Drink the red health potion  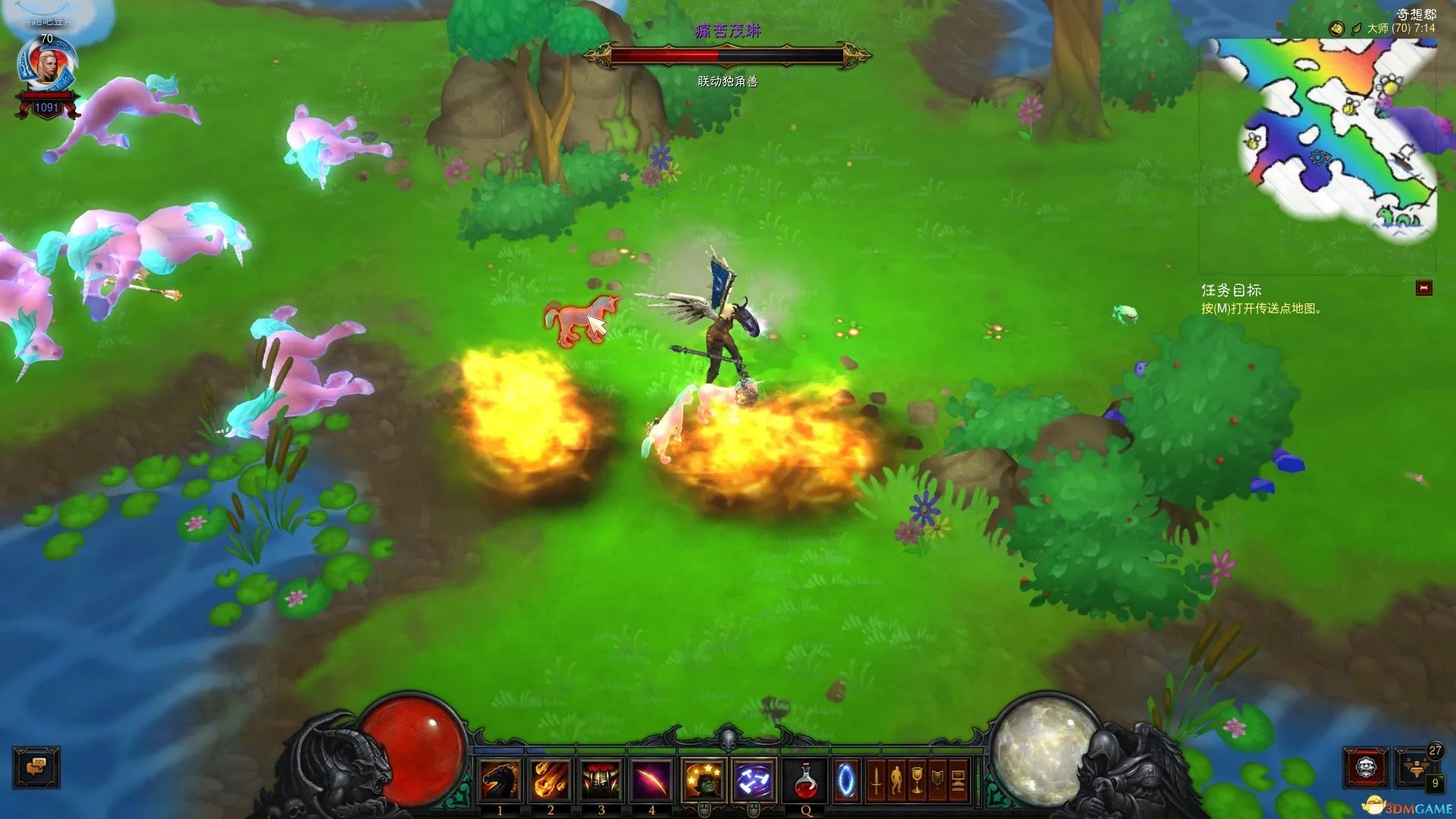coord(806,780)
